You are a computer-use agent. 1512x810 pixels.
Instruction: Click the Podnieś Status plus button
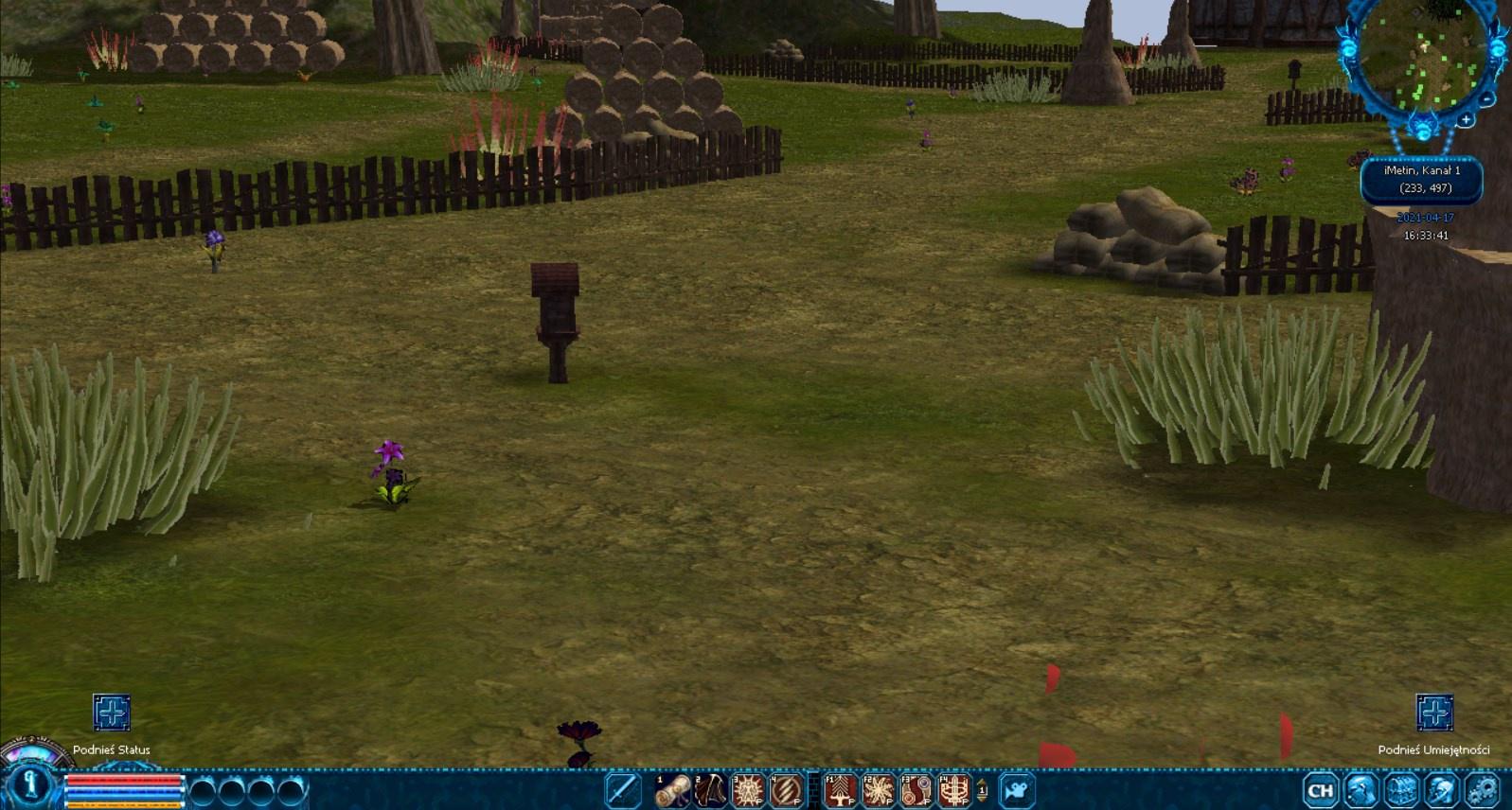tap(111, 713)
